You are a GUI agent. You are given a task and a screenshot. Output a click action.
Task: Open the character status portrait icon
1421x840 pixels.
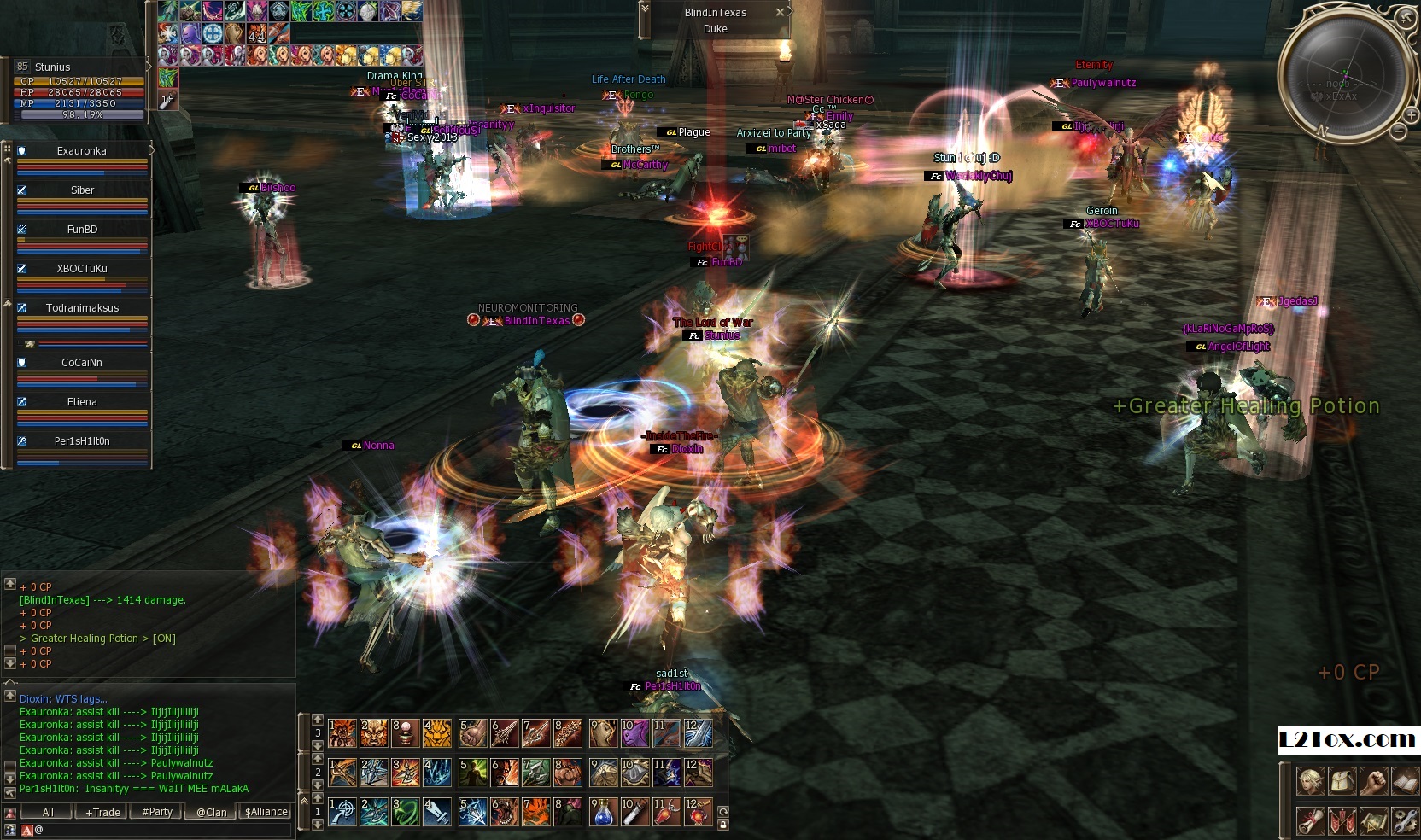[1310, 780]
